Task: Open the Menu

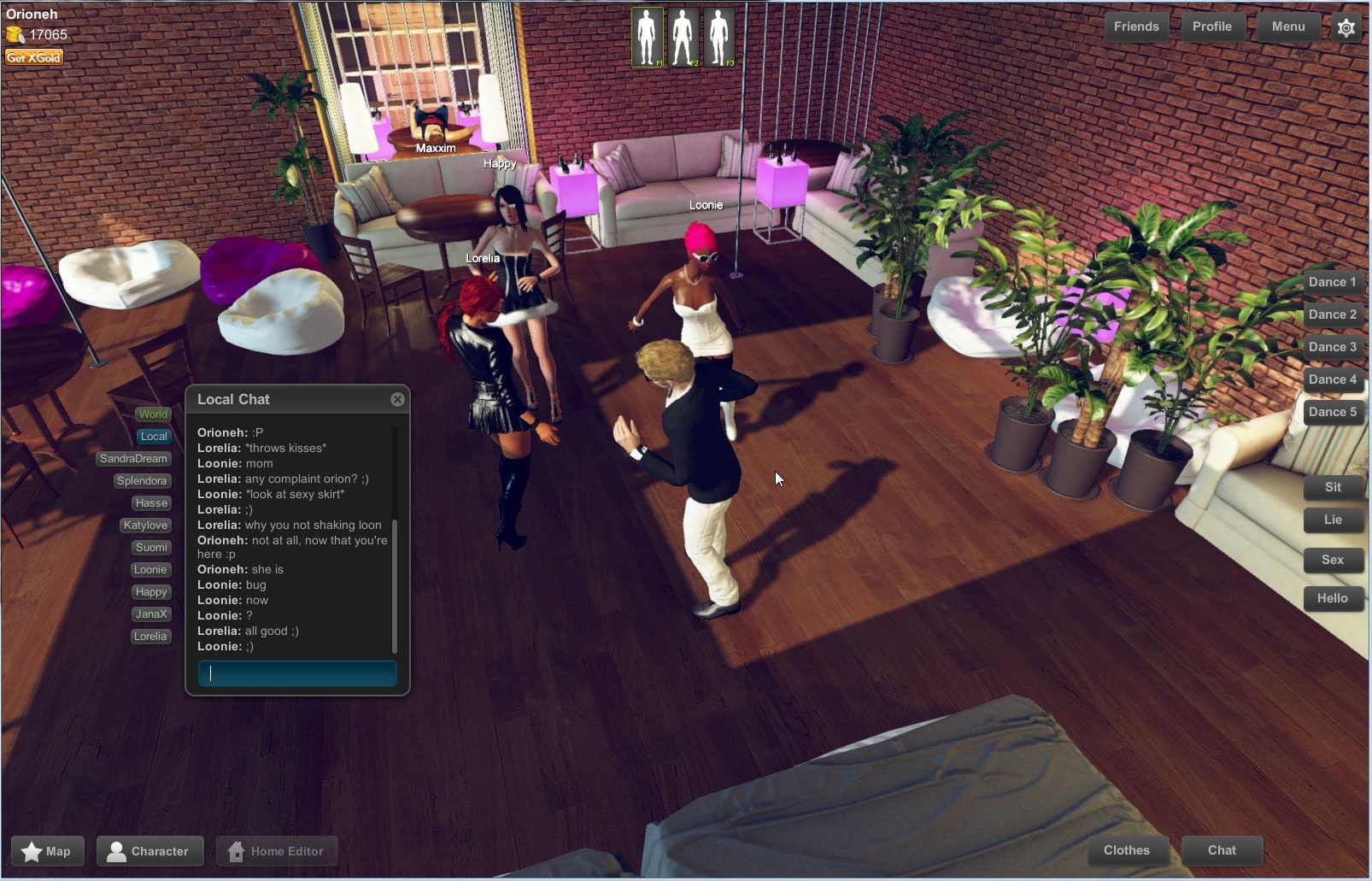Action: [x=1287, y=26]
